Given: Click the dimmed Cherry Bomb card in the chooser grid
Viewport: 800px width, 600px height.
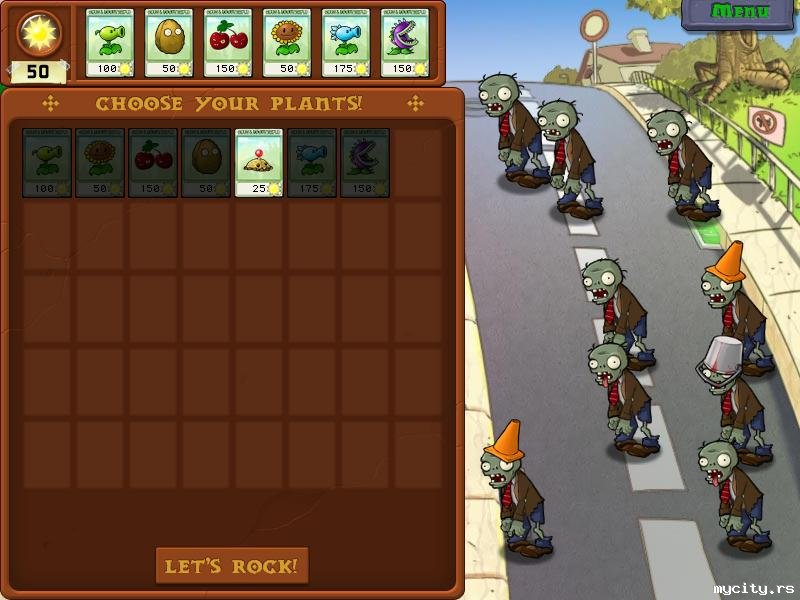Looking at the screenshot, I should (x=153, y=162).
